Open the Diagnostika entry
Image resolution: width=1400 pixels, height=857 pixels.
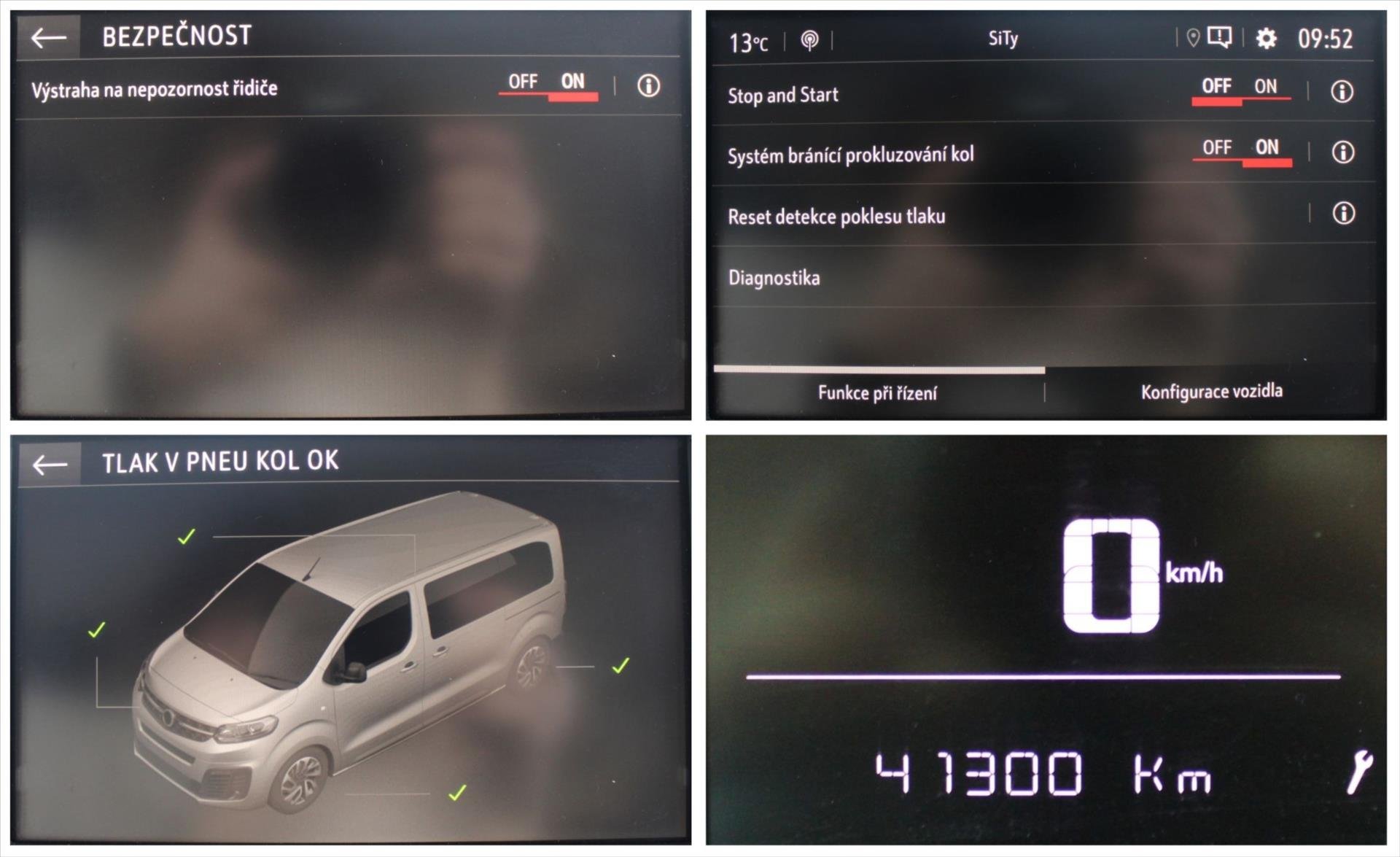pos(774,277)
